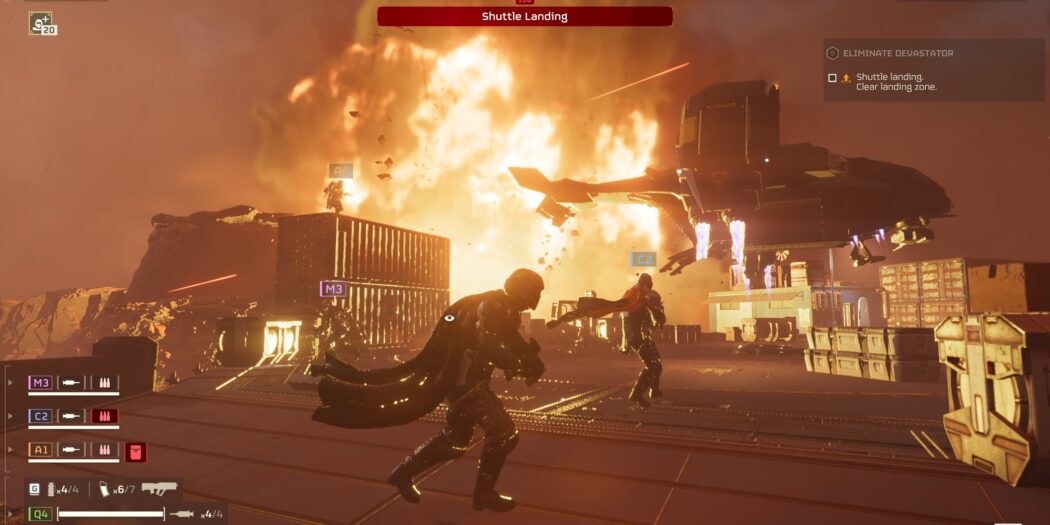Screen dimensions: 1050x525
Task: Click the M3 teammate marker above the ally
Action: pyautogui.click(x=333, y=289)
